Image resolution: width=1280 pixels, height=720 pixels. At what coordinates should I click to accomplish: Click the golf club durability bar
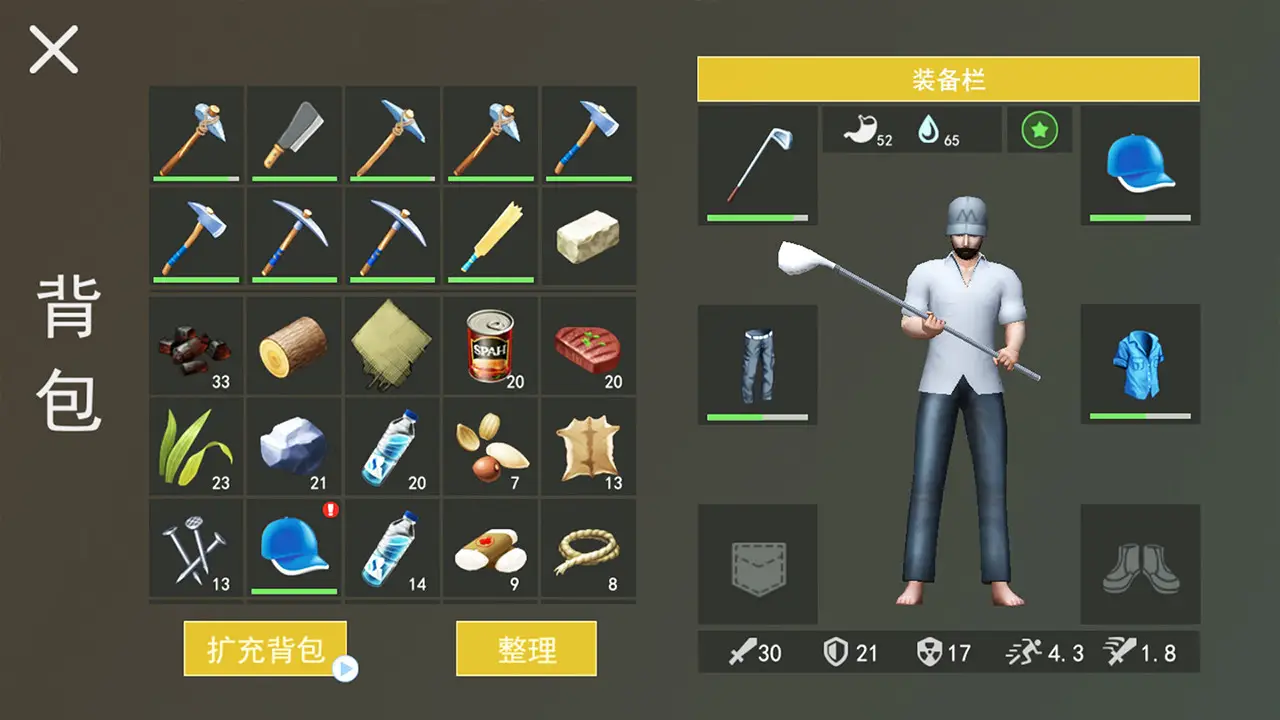coord(757,216)
